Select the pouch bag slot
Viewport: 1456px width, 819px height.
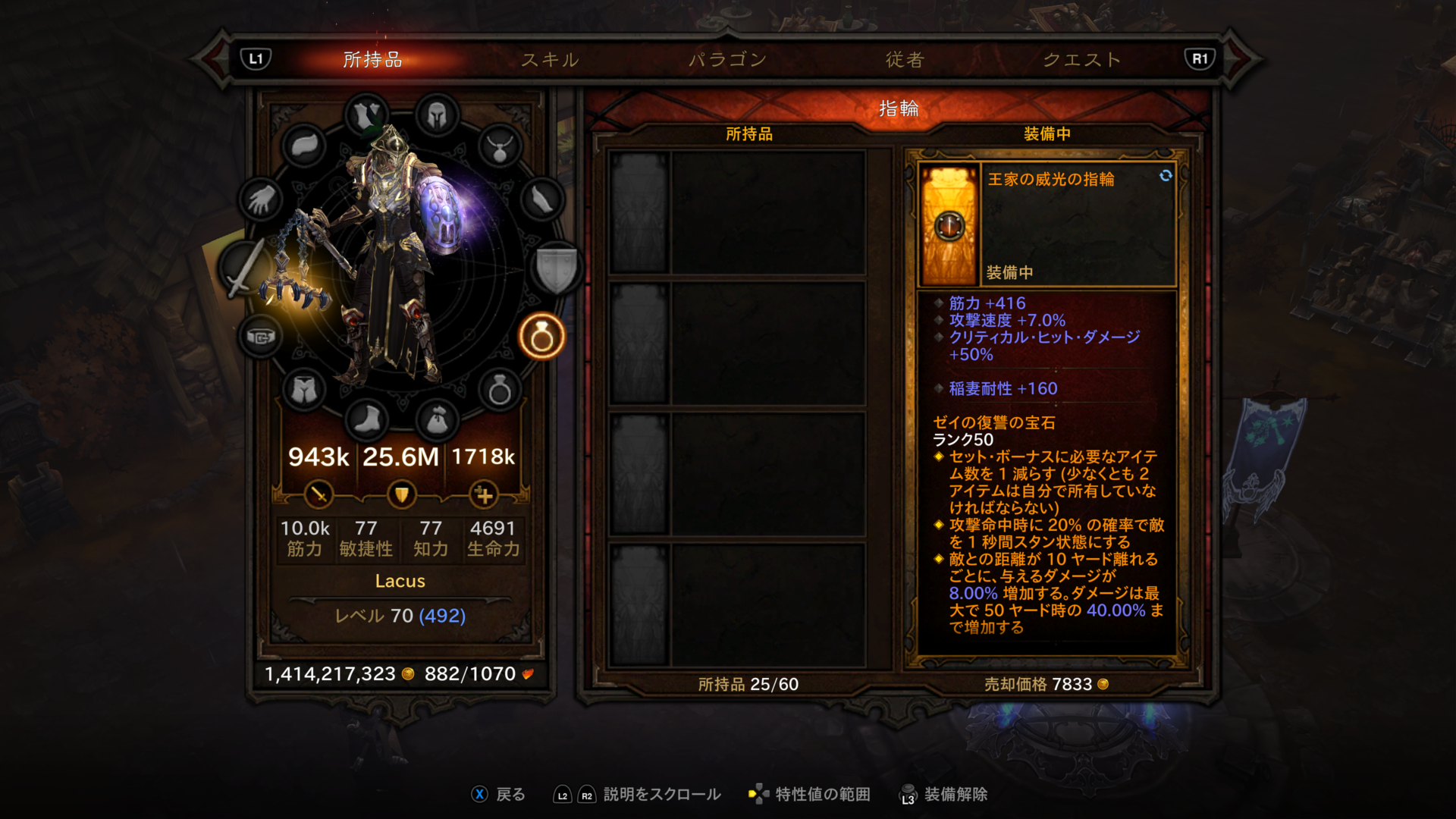tap(437, 419)
